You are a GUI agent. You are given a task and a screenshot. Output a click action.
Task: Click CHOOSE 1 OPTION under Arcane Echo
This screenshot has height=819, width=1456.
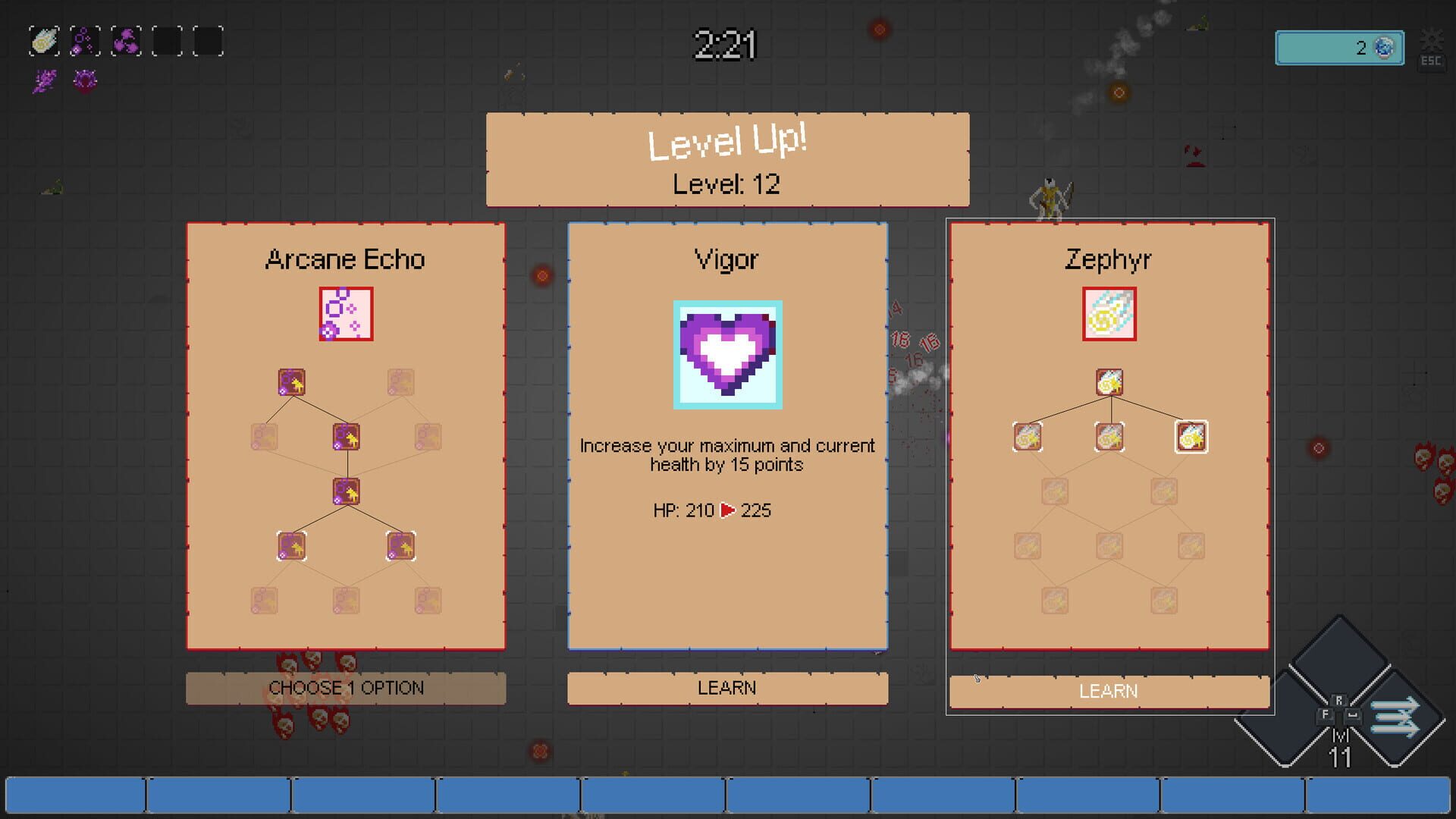pos(347,688)
